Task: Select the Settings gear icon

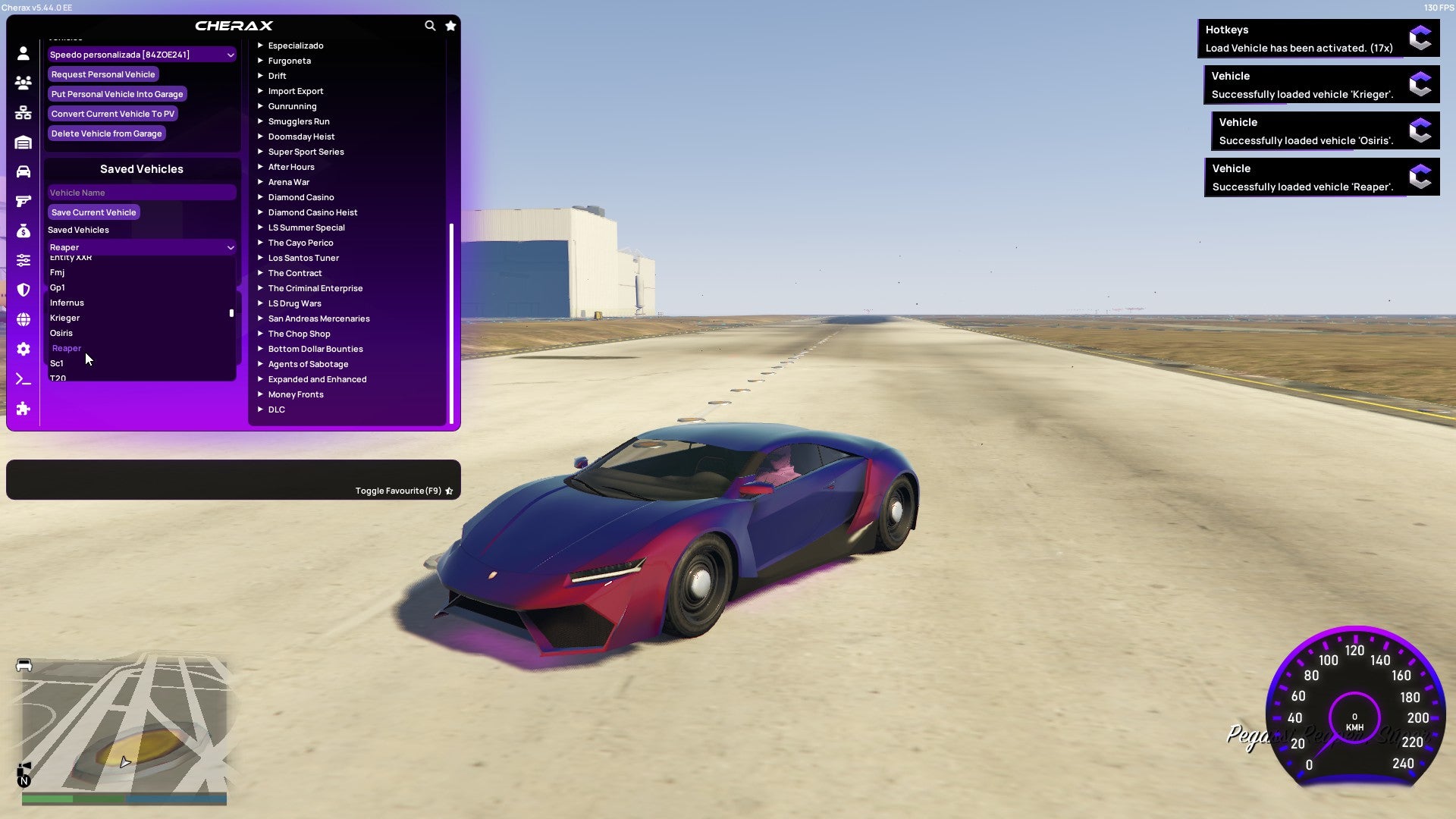Action: pyautogui.click(x=23, y=348)
